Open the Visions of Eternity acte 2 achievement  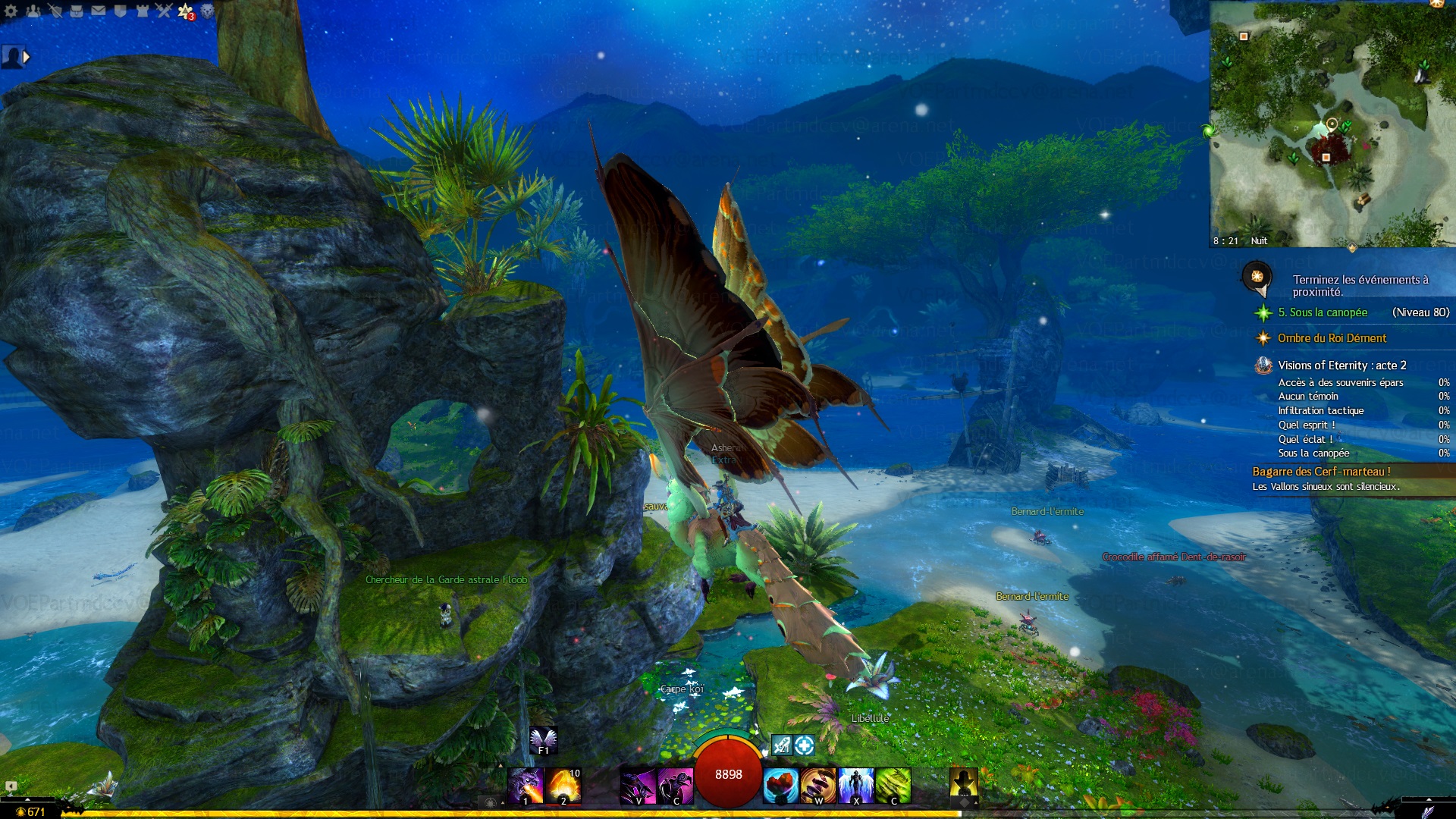pyautogui.click(x=1341, y=366)
